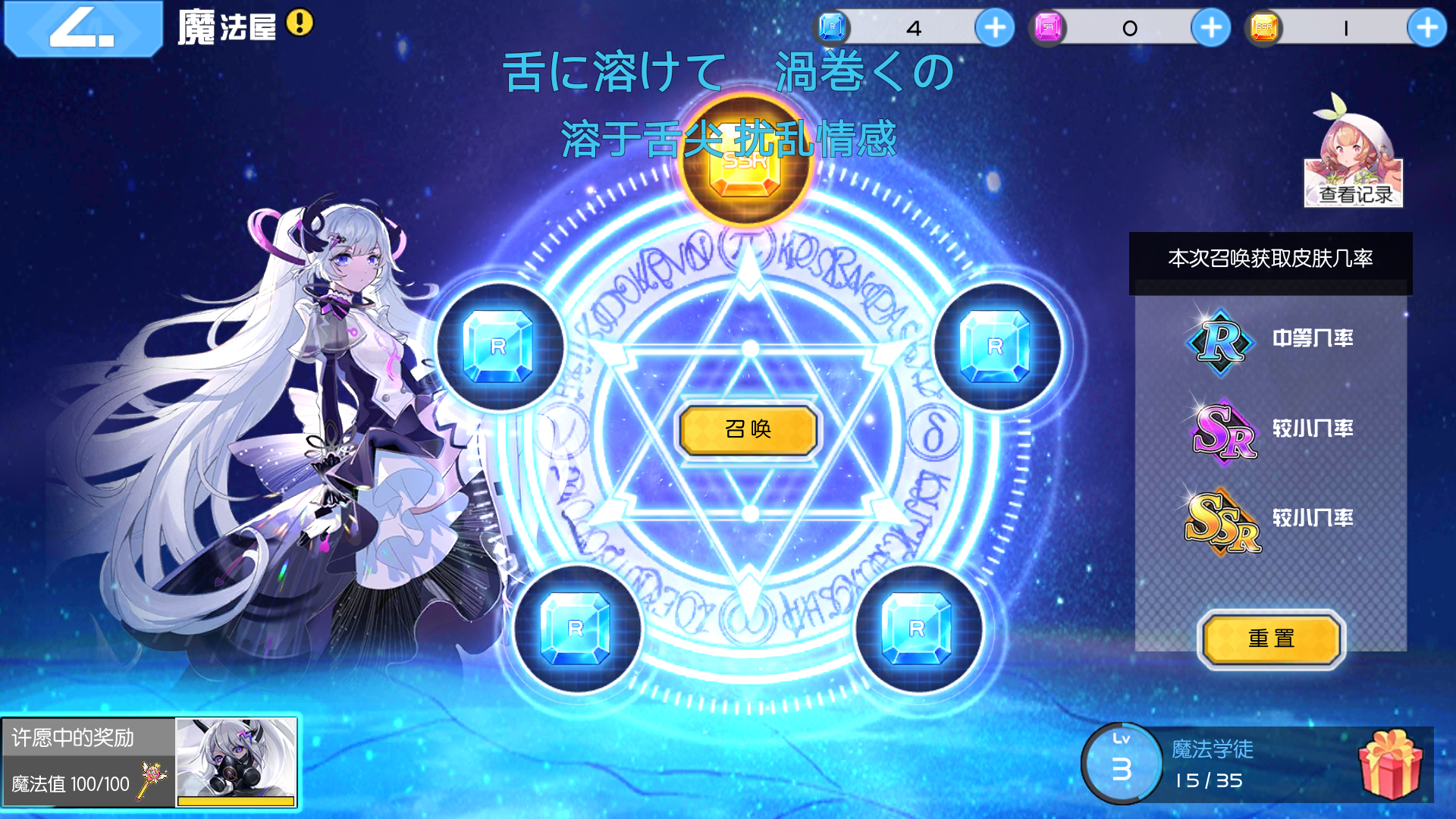
Task: Select the top-right R crystal orb
Action: [x=994, y=346]
